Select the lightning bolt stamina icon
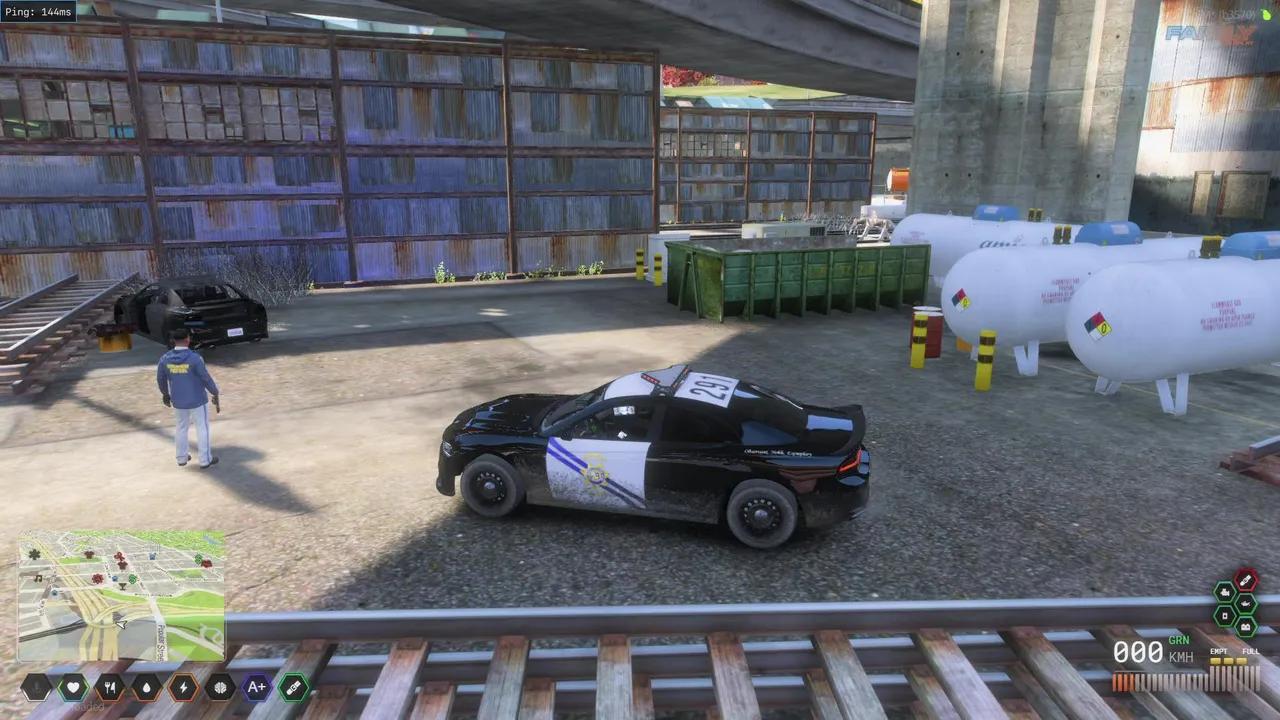Viewport: 1280px width, 720px height. 183,687
